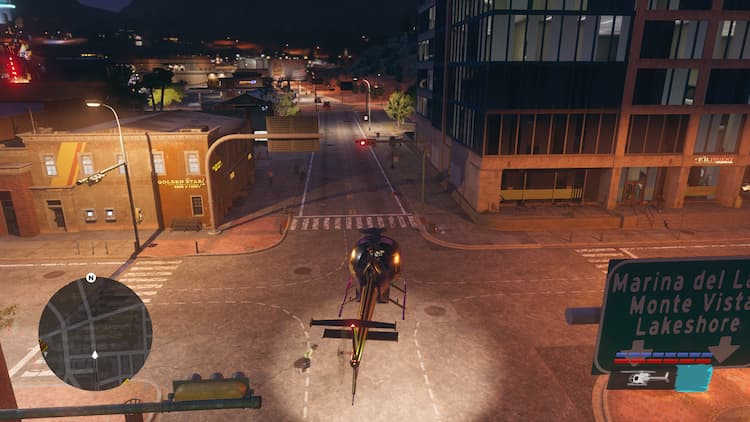Click the north compass marker on the minimap
Image resolution: width=750 pixels, height=422 pixels.
91,277
